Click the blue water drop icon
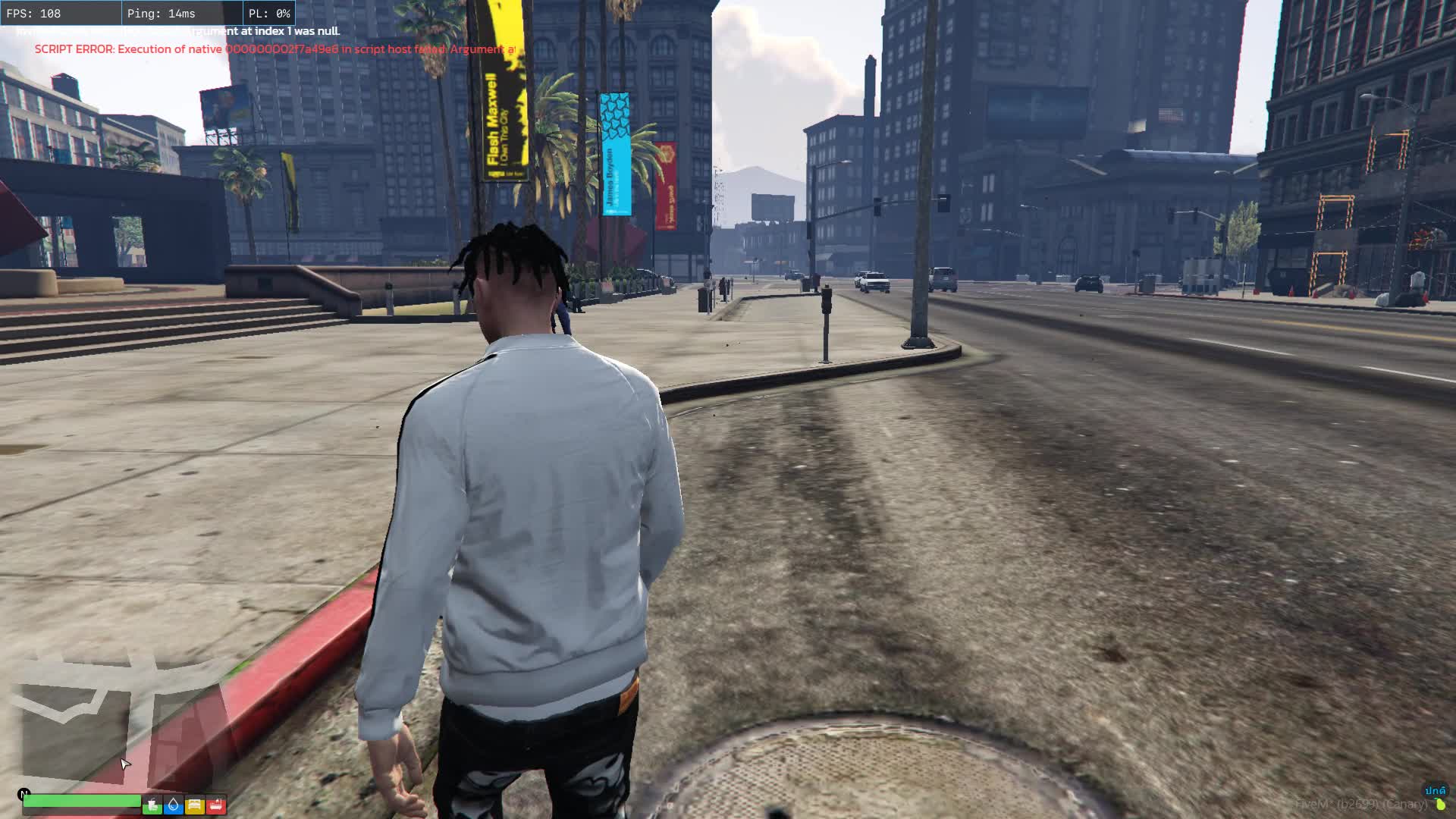This screenshot has height=819, width=1456. tap(174, 805)
